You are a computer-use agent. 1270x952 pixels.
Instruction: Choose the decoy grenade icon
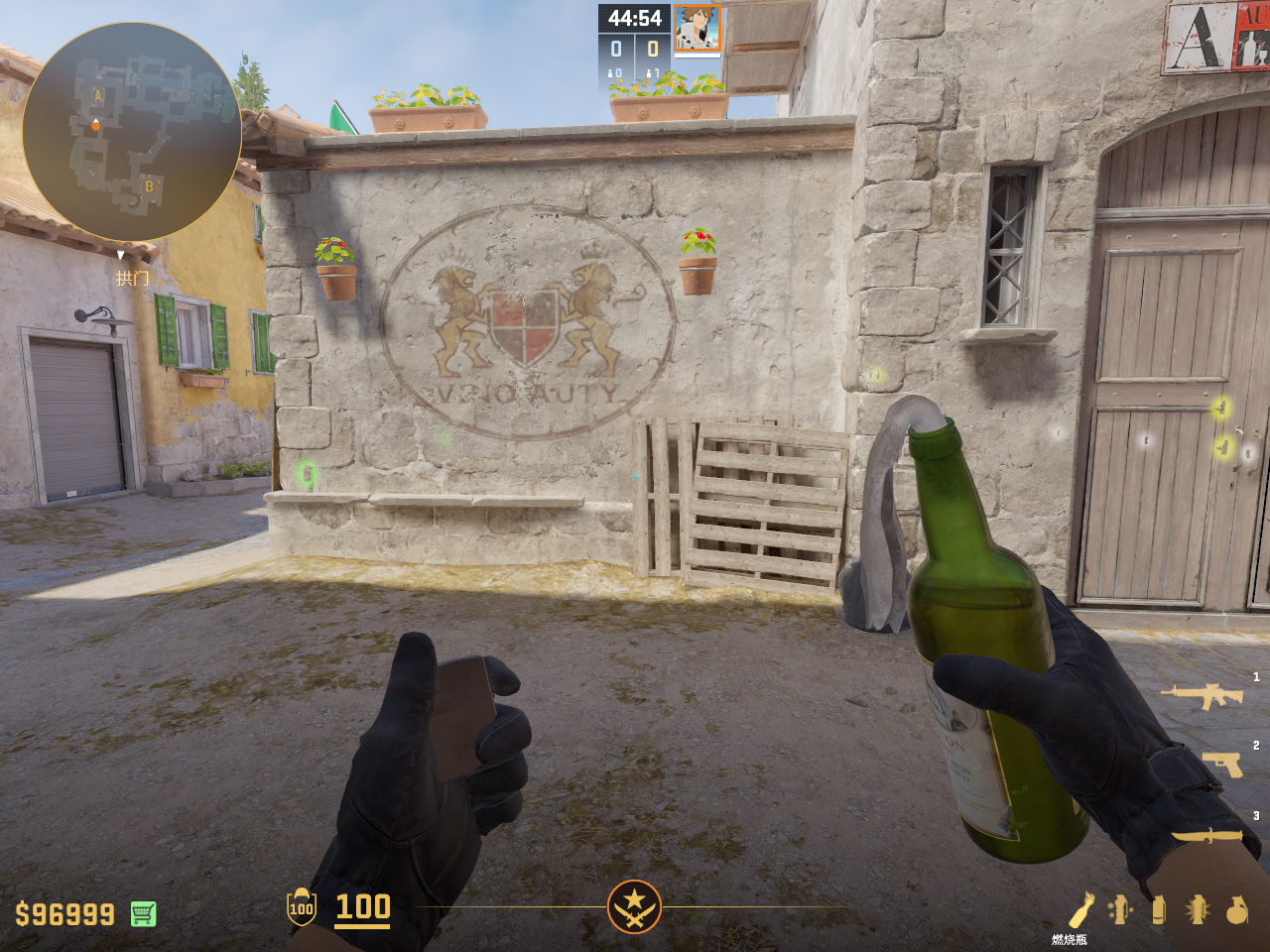coord(1120,909)
